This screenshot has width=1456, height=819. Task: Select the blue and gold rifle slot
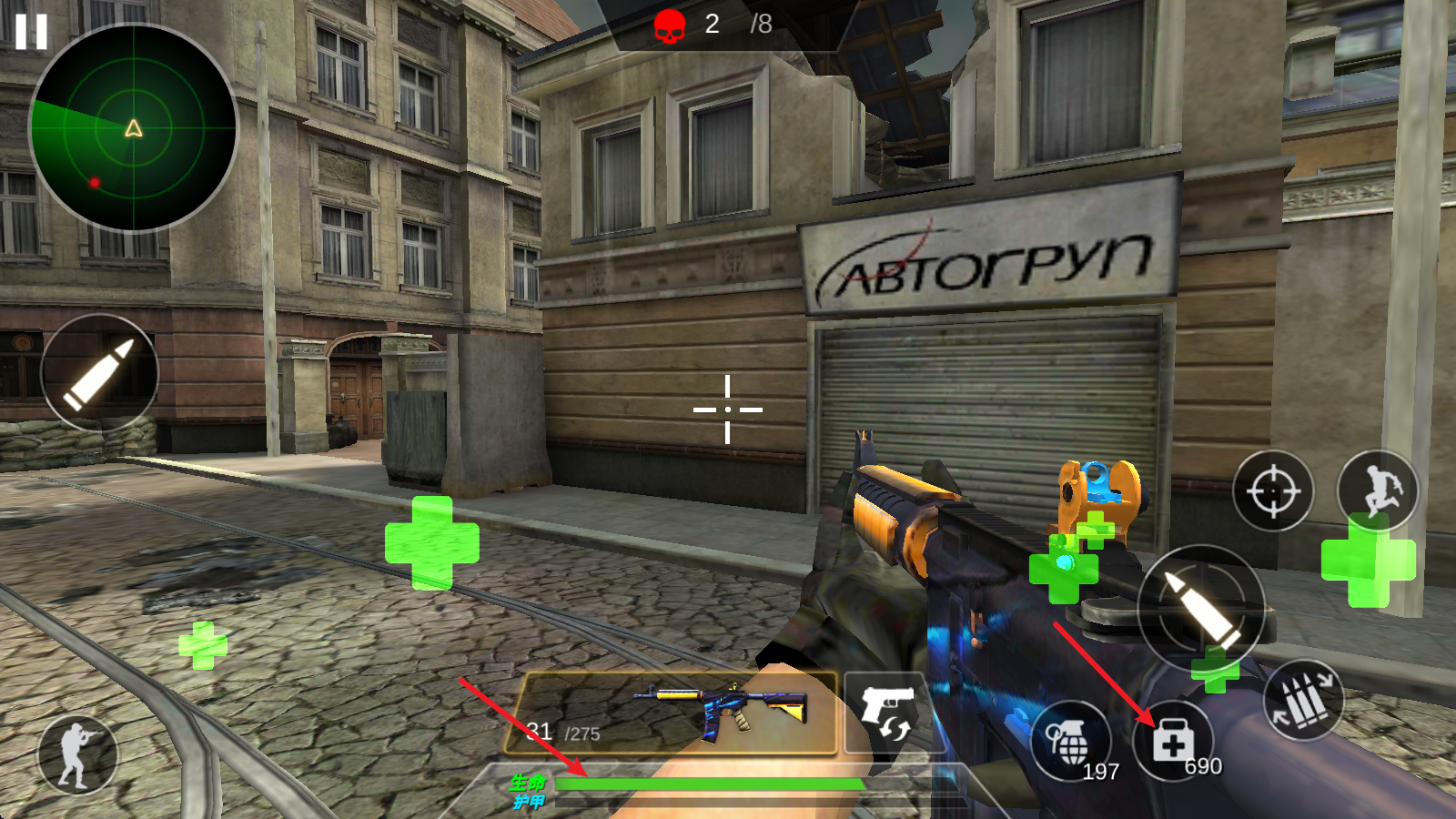click(x=678, y=713)
